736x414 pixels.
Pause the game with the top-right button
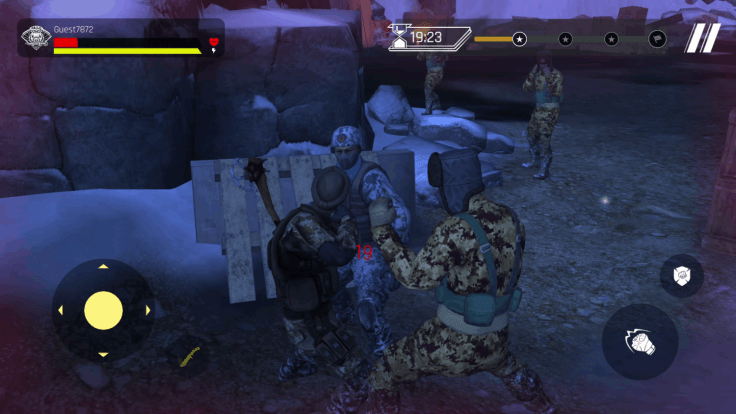(702, 38)
